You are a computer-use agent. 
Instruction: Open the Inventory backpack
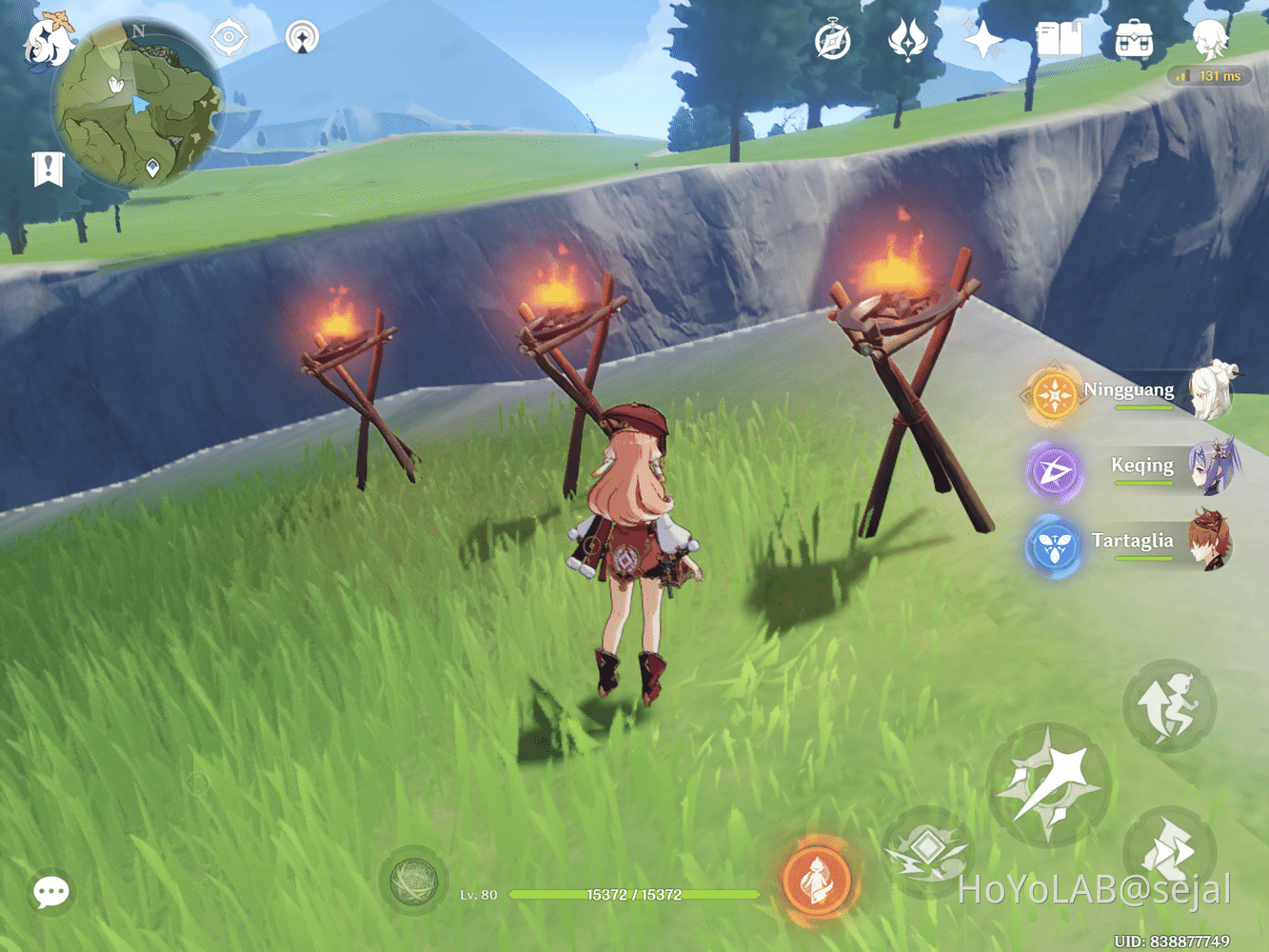click(1135, 38)
